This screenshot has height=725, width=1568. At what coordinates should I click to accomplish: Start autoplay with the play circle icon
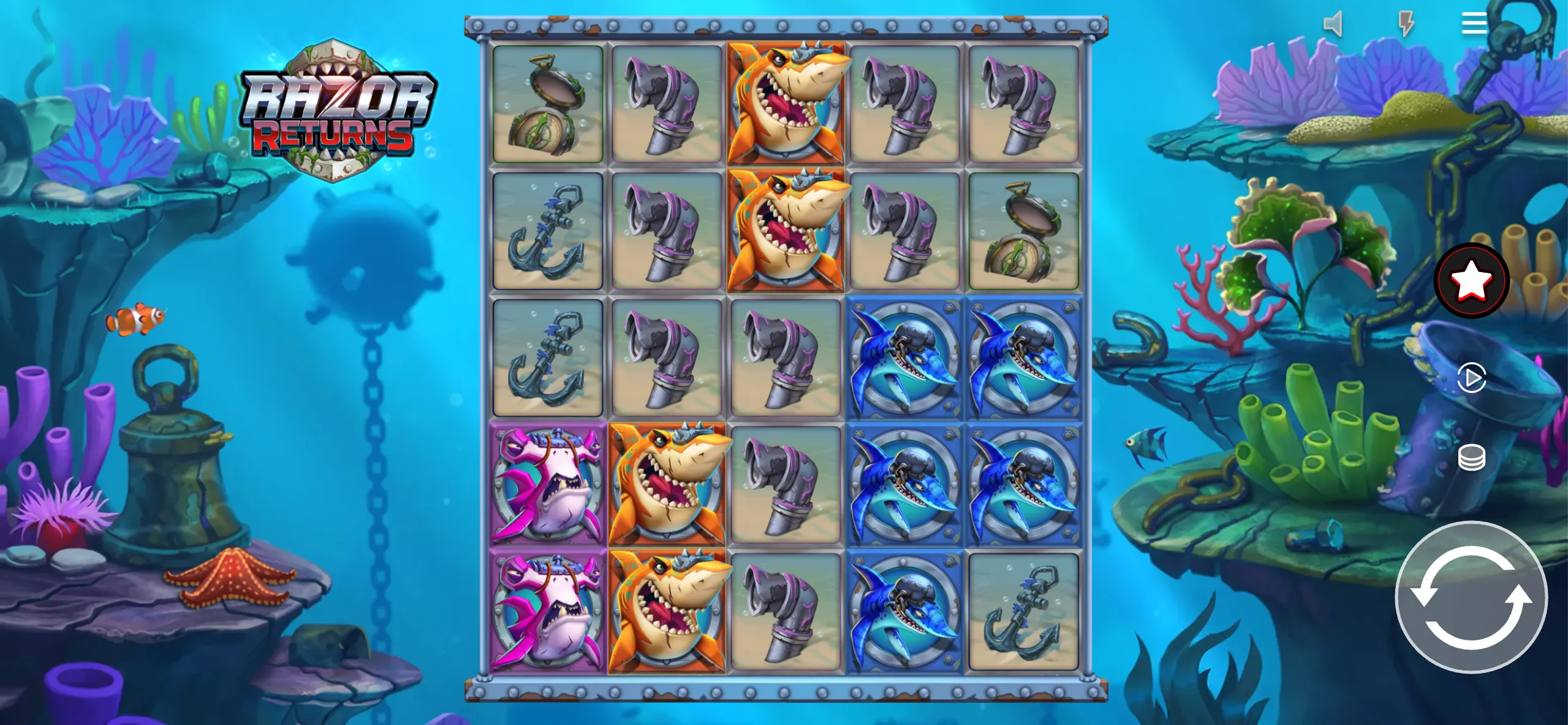point(1473,378)
